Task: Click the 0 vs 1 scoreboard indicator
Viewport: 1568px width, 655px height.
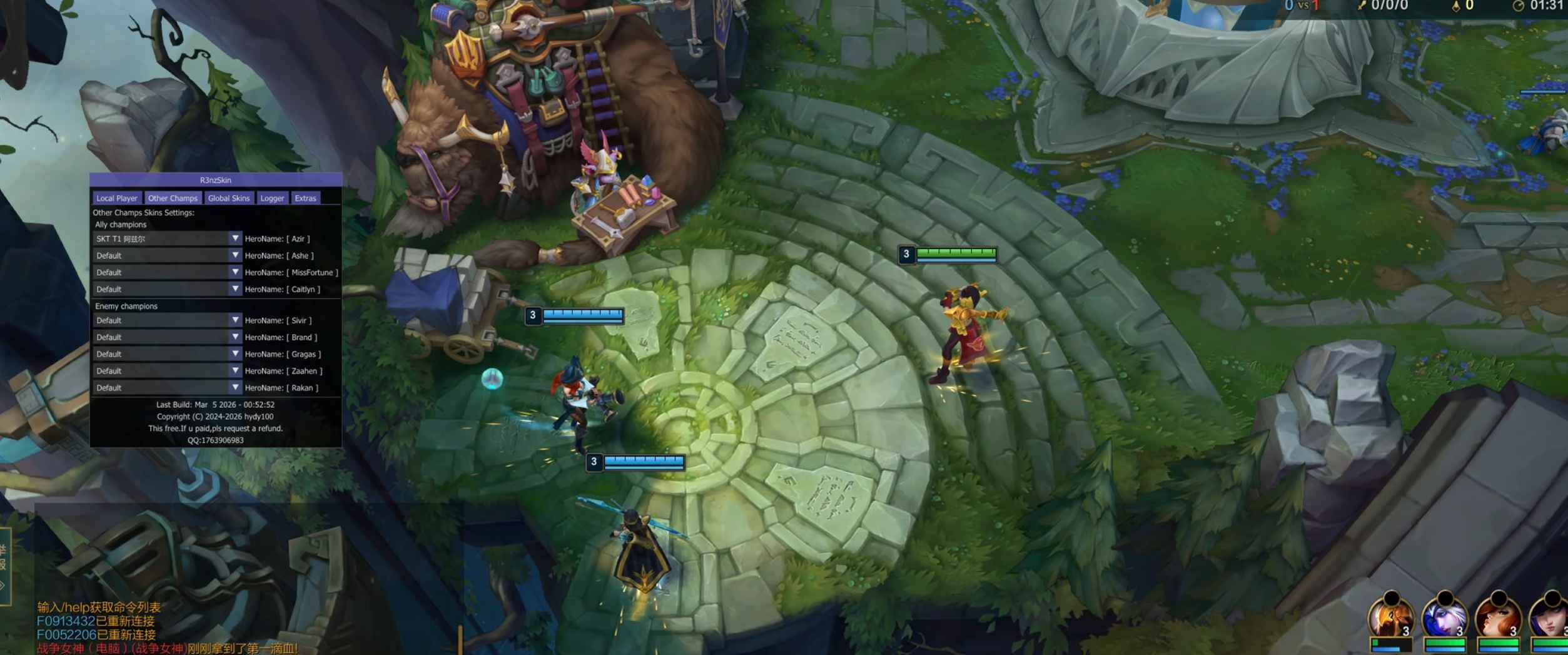Action: (x=1303, y=6)
